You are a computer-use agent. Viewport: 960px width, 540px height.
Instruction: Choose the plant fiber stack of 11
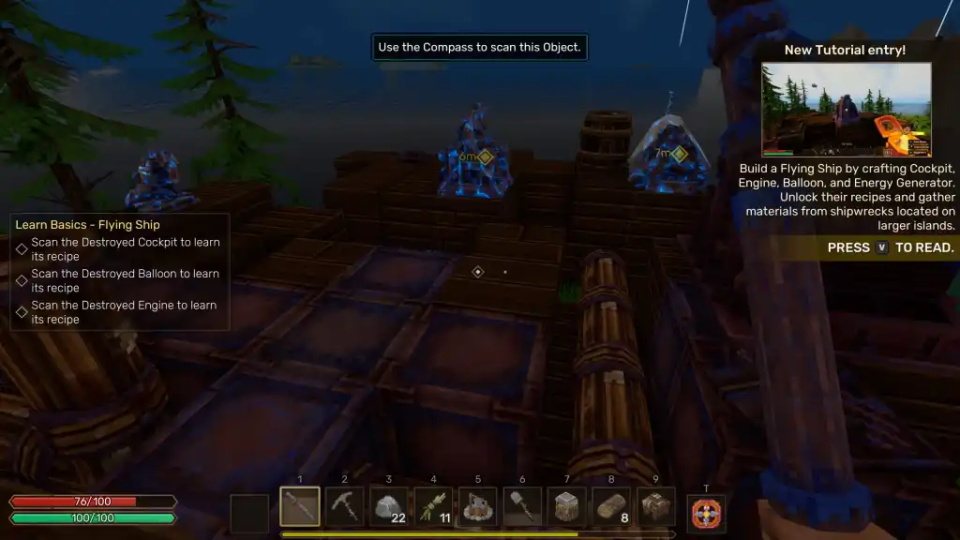tap(433, 507)
